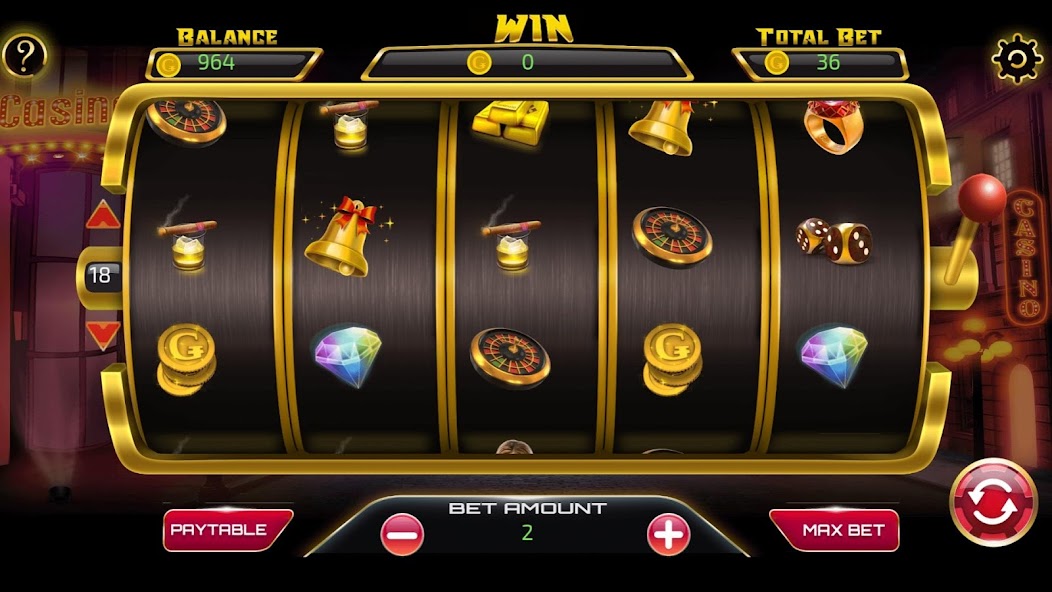The width and height of the screenshot is (1052, 592).
Task: Pull the red-knobbed slot lever
Action: 981,196
